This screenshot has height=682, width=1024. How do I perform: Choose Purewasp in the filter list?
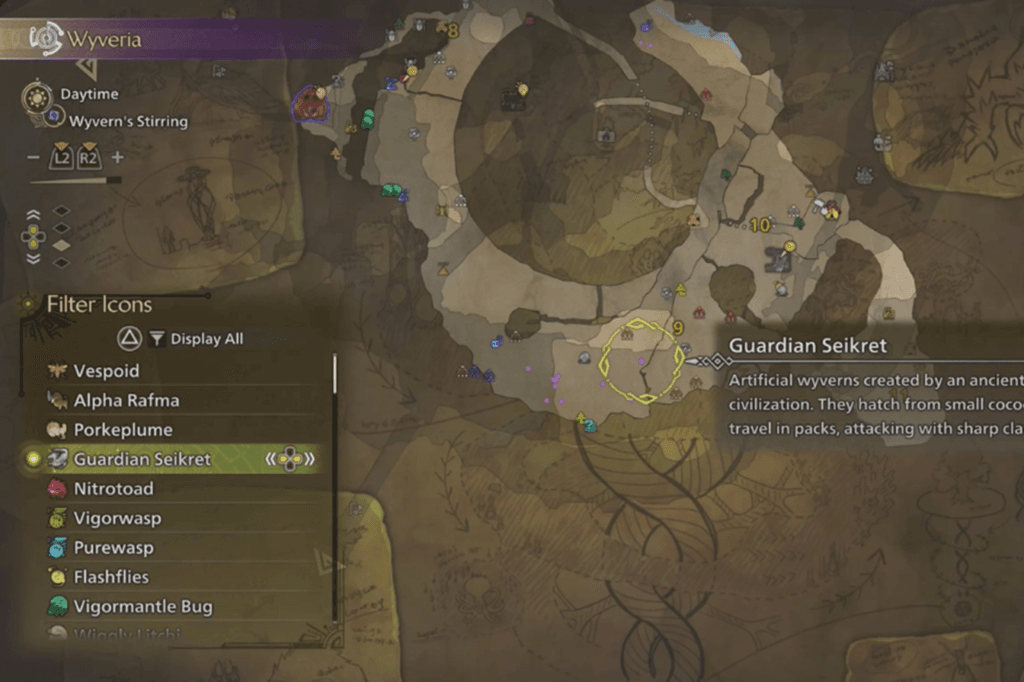click(x=113, y=548)
